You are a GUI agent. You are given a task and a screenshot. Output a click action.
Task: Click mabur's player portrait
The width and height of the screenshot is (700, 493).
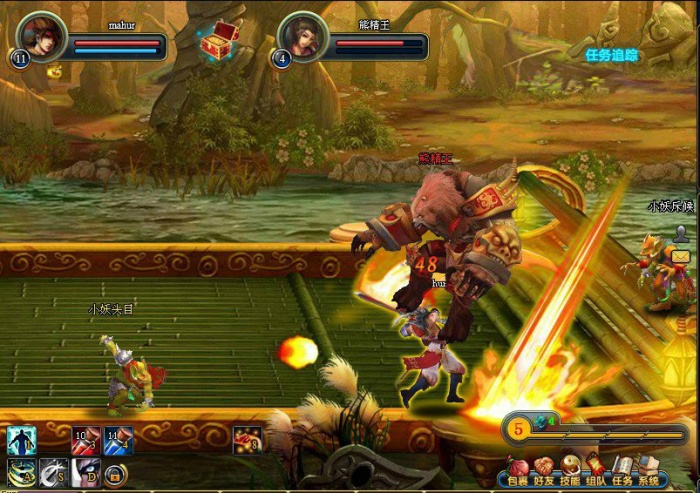43,37
